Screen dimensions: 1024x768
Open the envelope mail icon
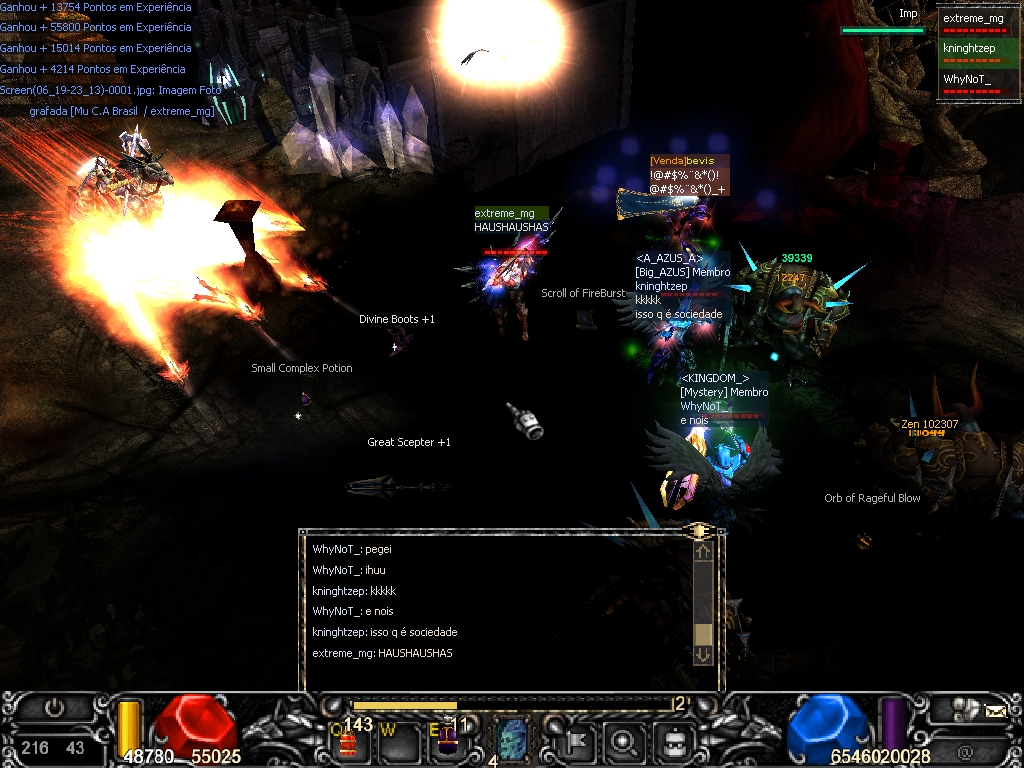tap(995, 711)
